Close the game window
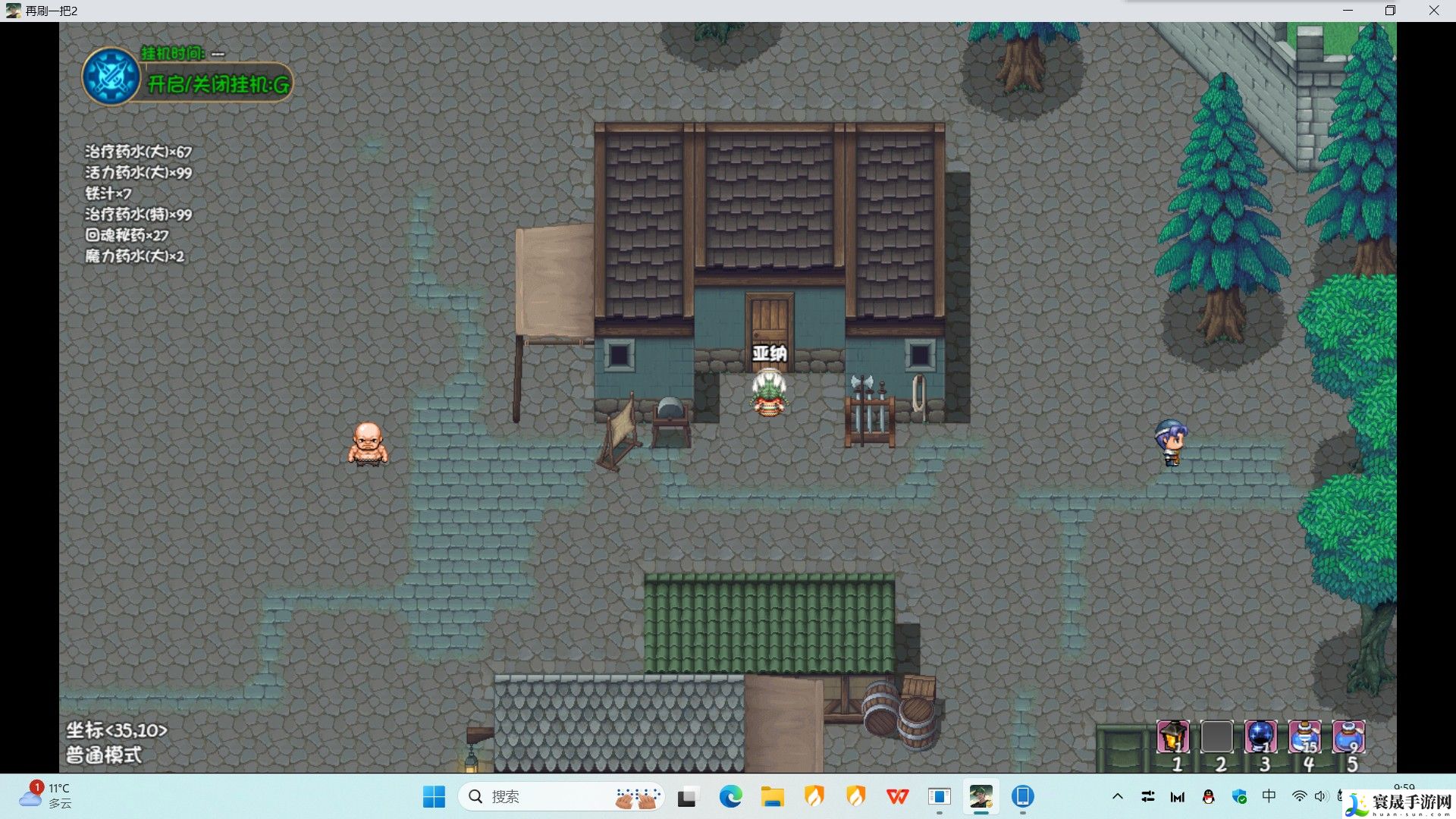The height and width of the screenshot is (819, 1456). [x=1433, y=11]
